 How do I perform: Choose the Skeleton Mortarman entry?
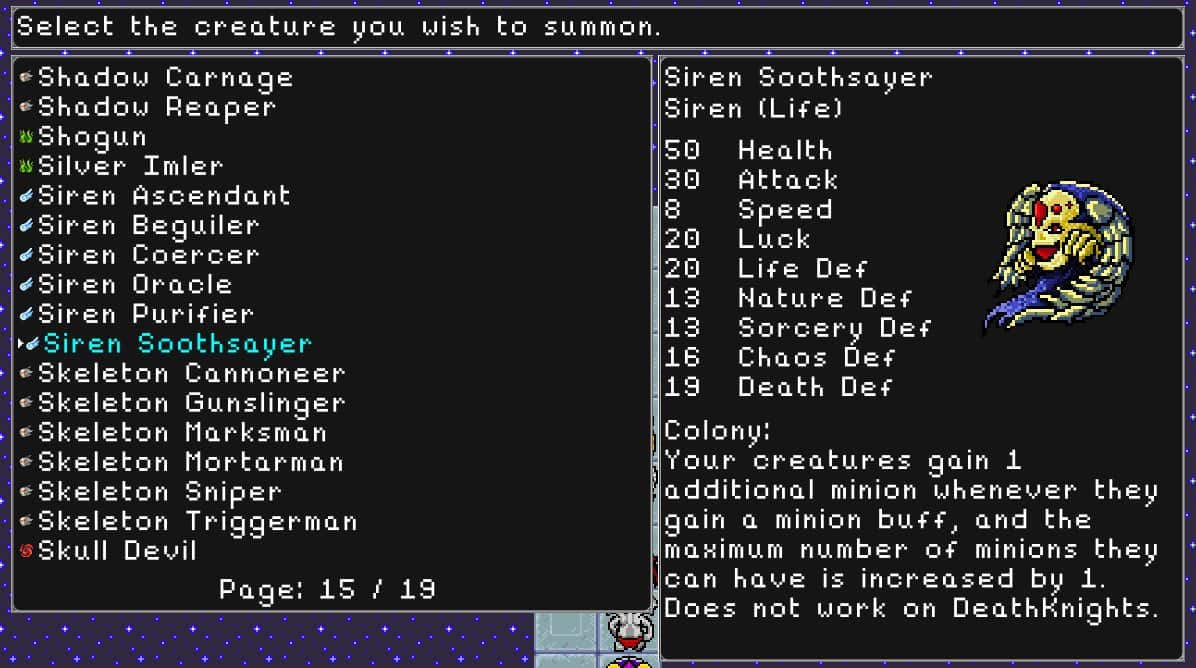(190, 462)
